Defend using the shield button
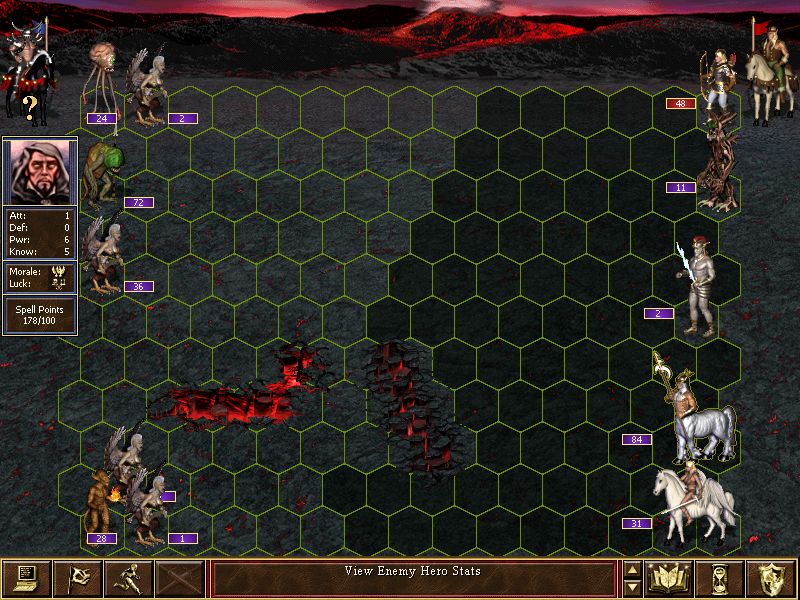This screenshot has height=600, width=800. (x=771, y=578)
